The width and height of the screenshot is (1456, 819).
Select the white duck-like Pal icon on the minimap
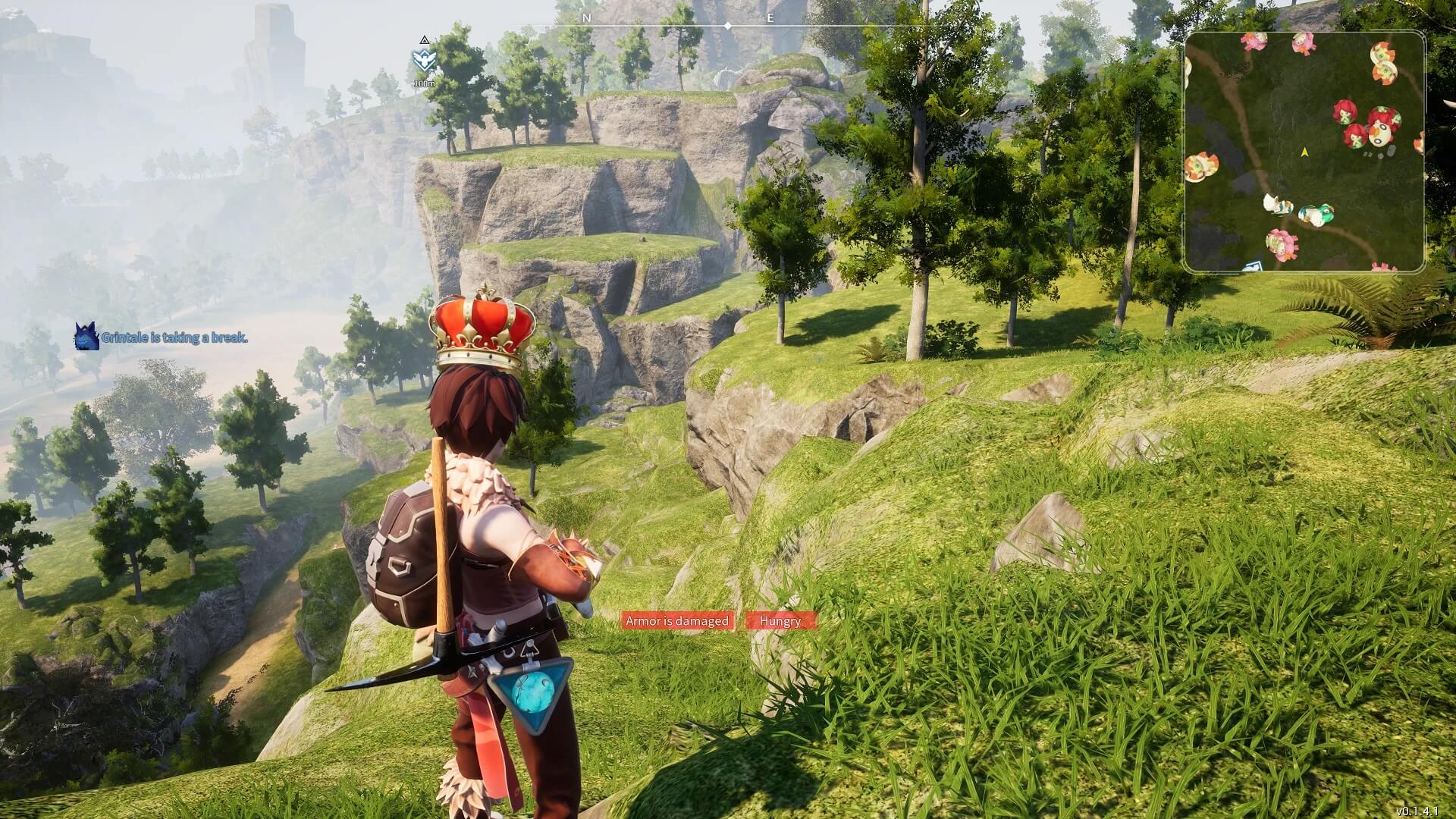1276,205
